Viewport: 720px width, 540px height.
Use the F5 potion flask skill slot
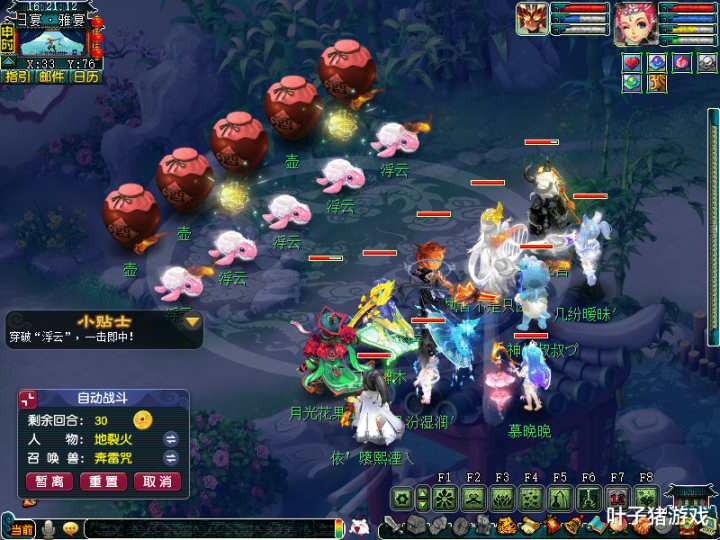pyautogui.click(x=560, y=498)
